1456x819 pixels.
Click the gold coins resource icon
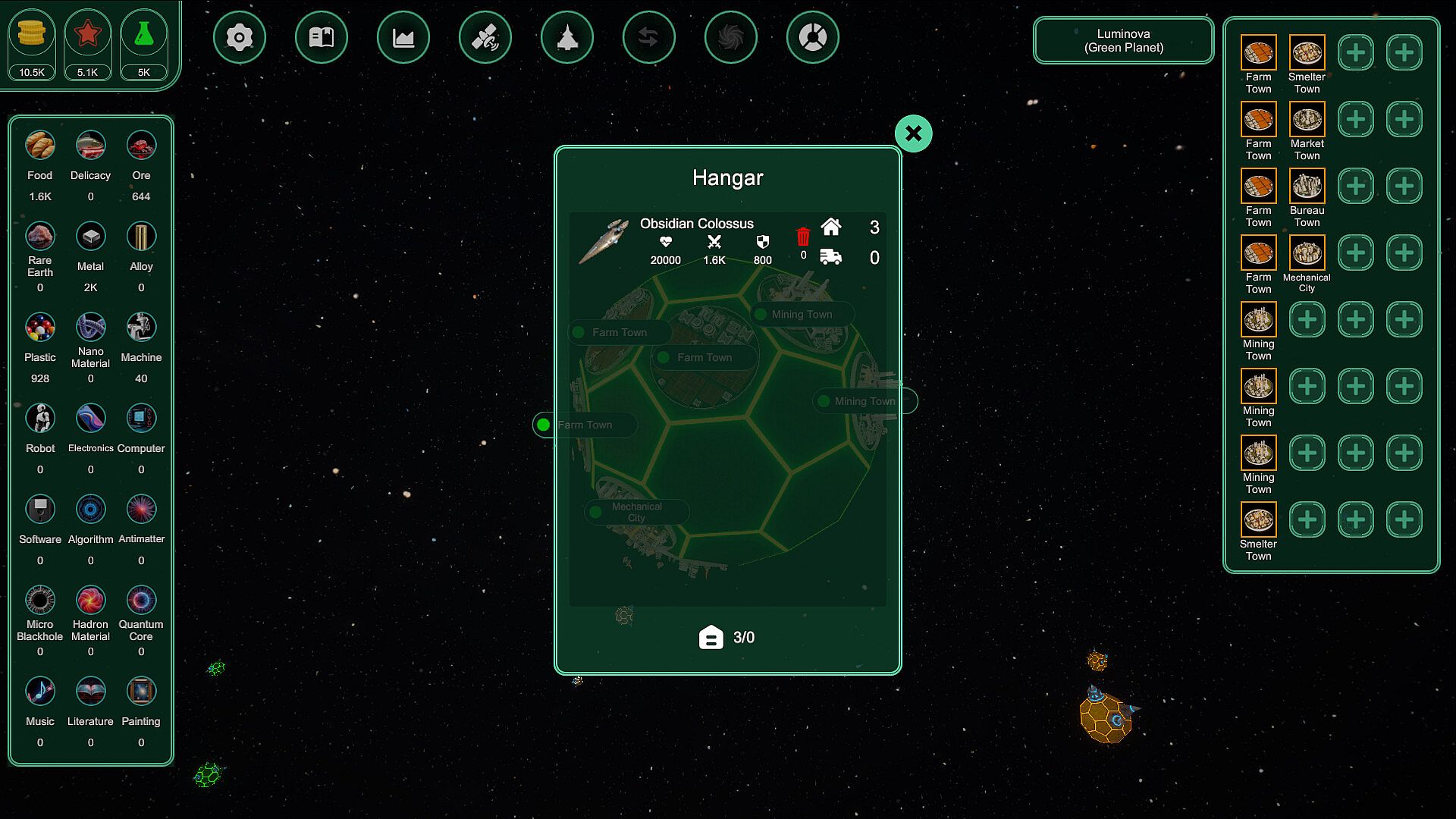(x=32, y=34)
